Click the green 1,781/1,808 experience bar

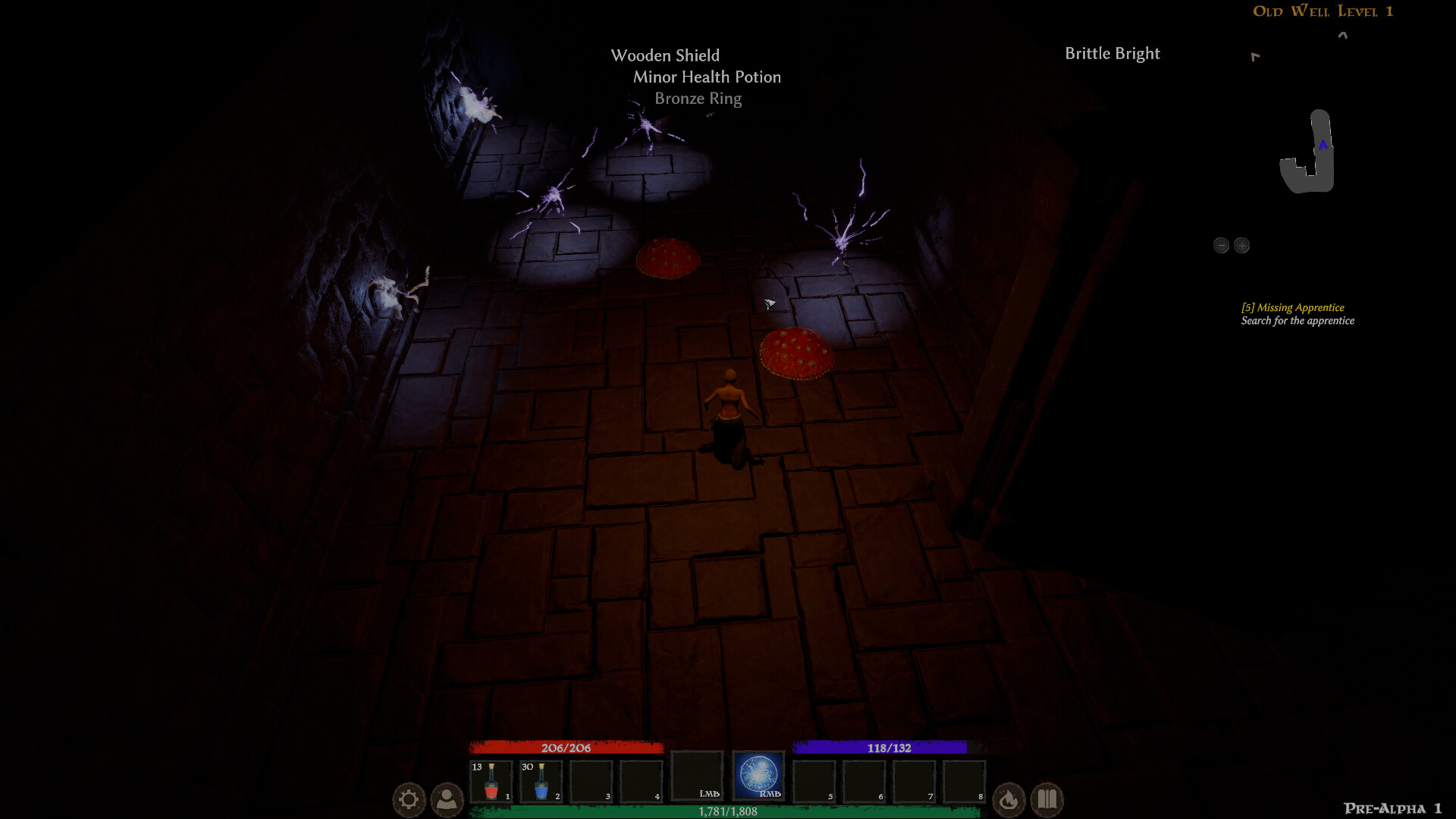728,811
